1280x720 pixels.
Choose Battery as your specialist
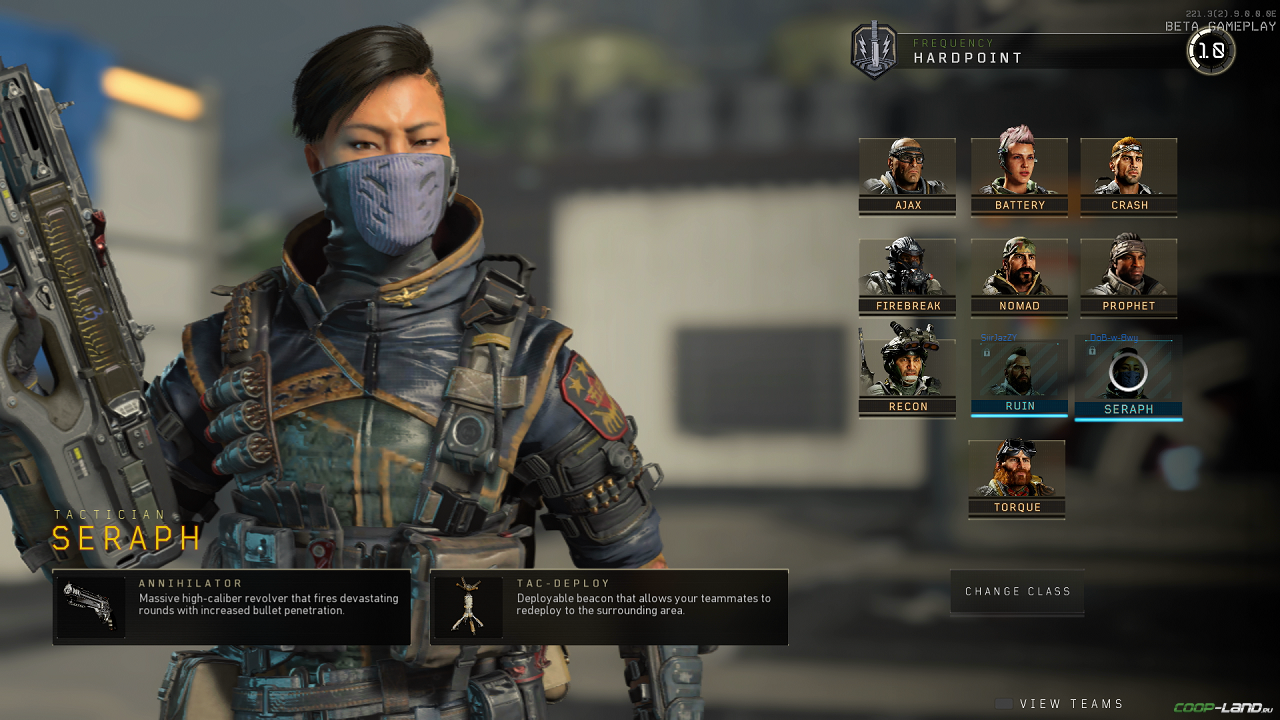click(x=1019, y=175)
